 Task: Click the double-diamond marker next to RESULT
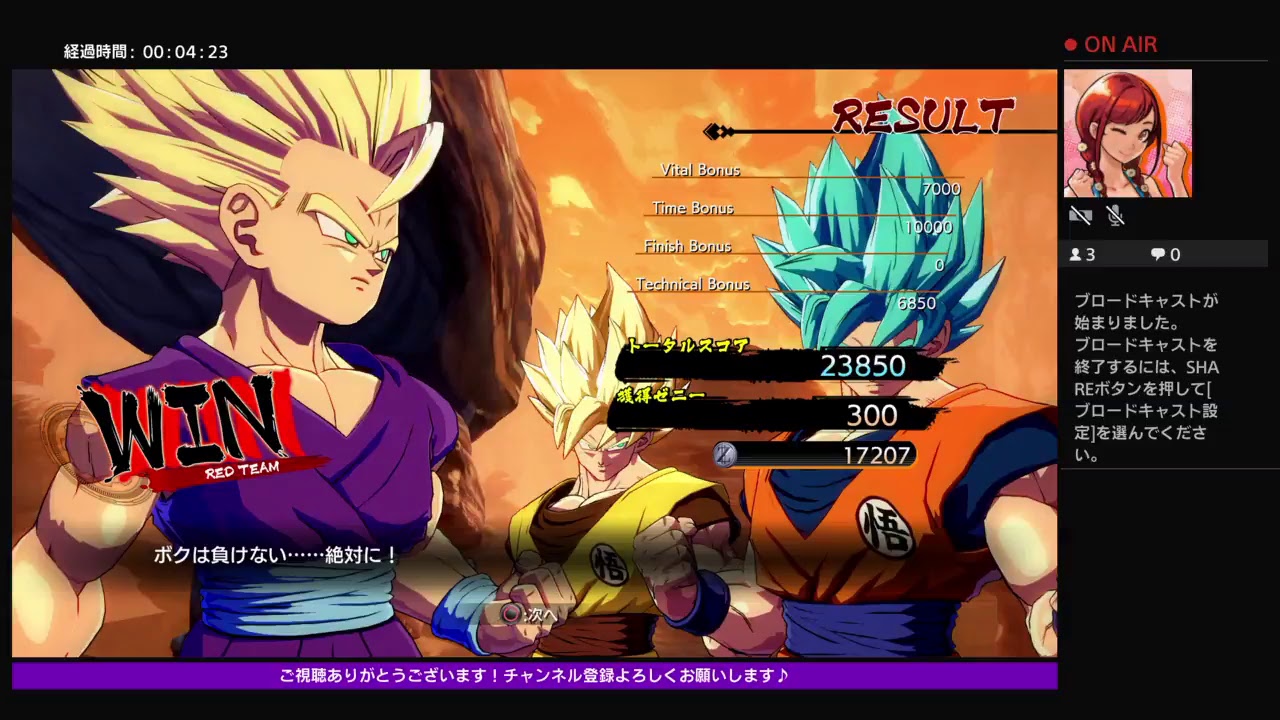(x=718, y=128)
